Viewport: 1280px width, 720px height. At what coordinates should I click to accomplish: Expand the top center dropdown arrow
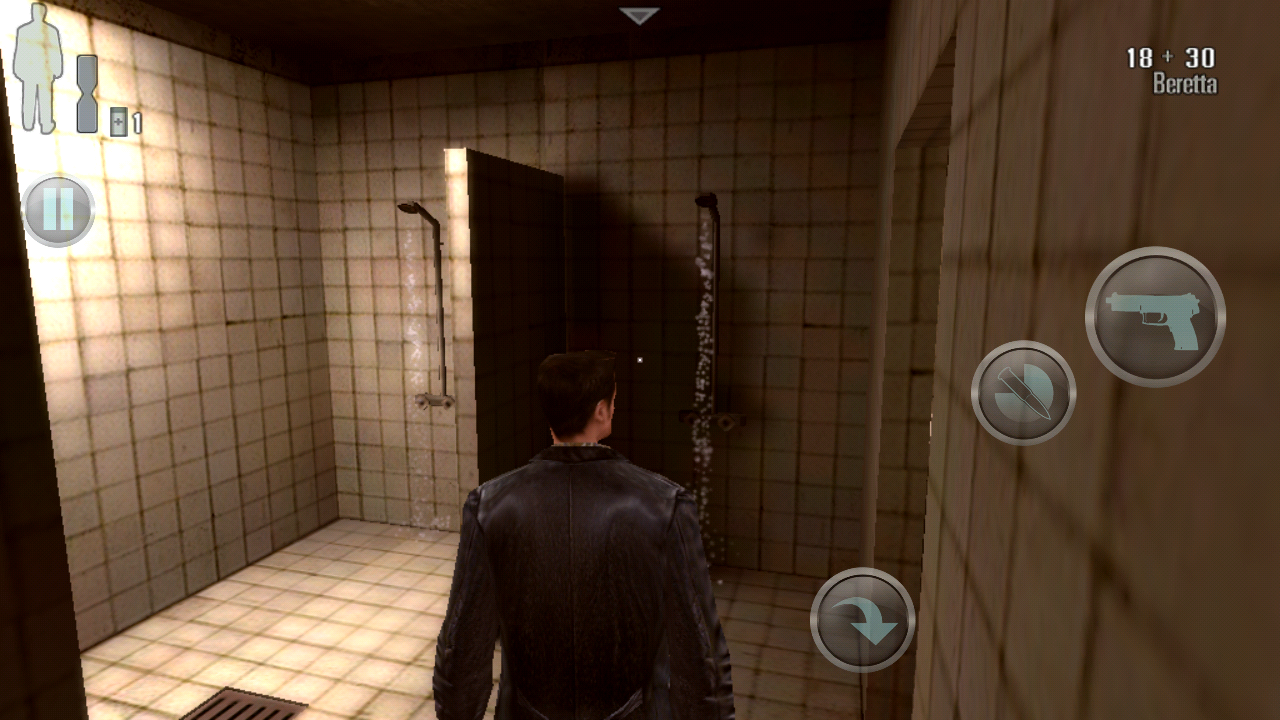(639, 16)
